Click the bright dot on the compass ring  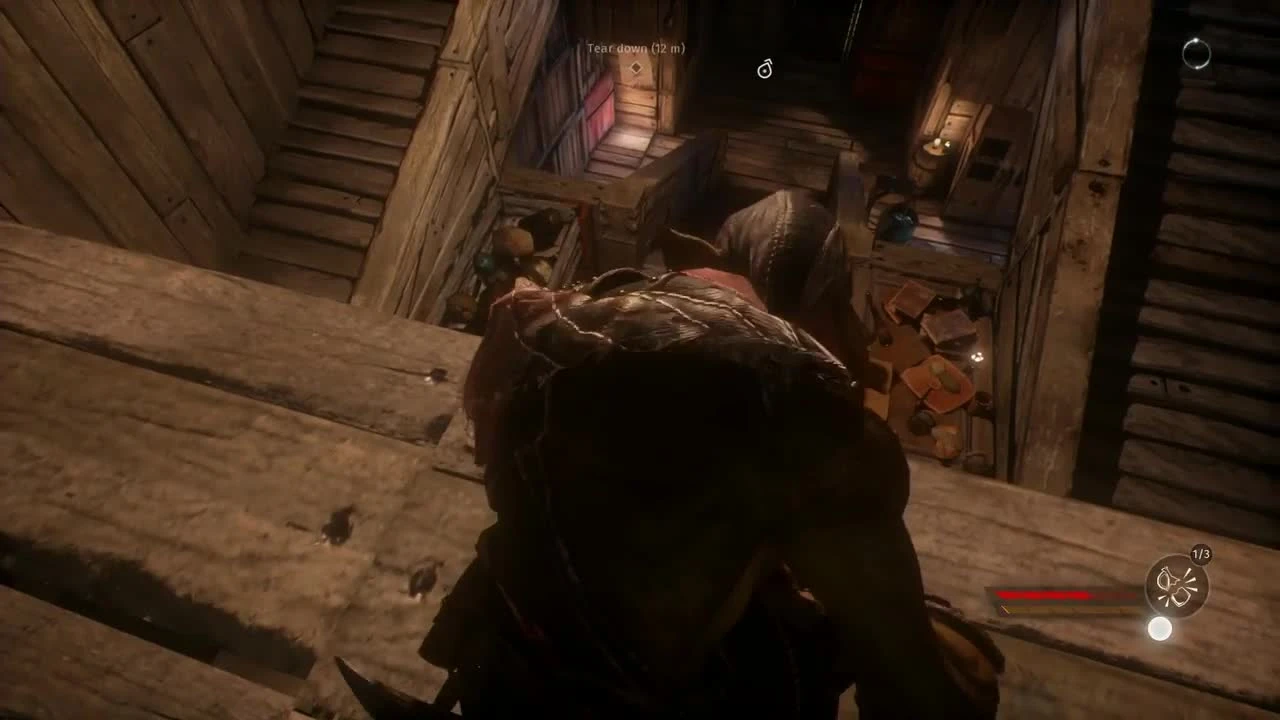click(x=1196, y=39)
